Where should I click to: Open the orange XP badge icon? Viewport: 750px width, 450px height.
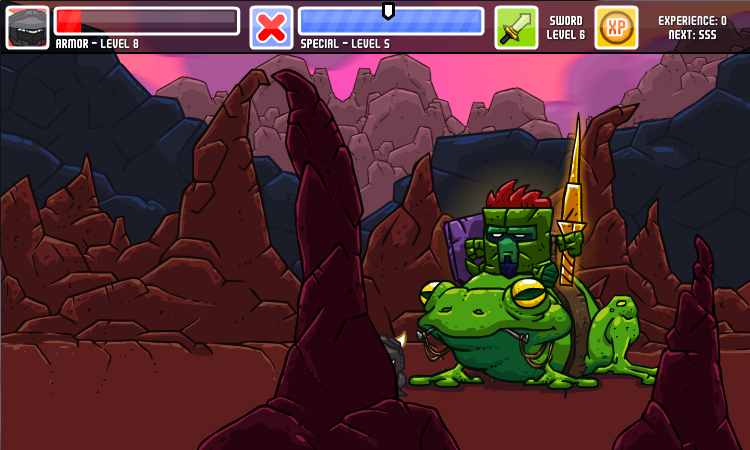click(616, 27)
